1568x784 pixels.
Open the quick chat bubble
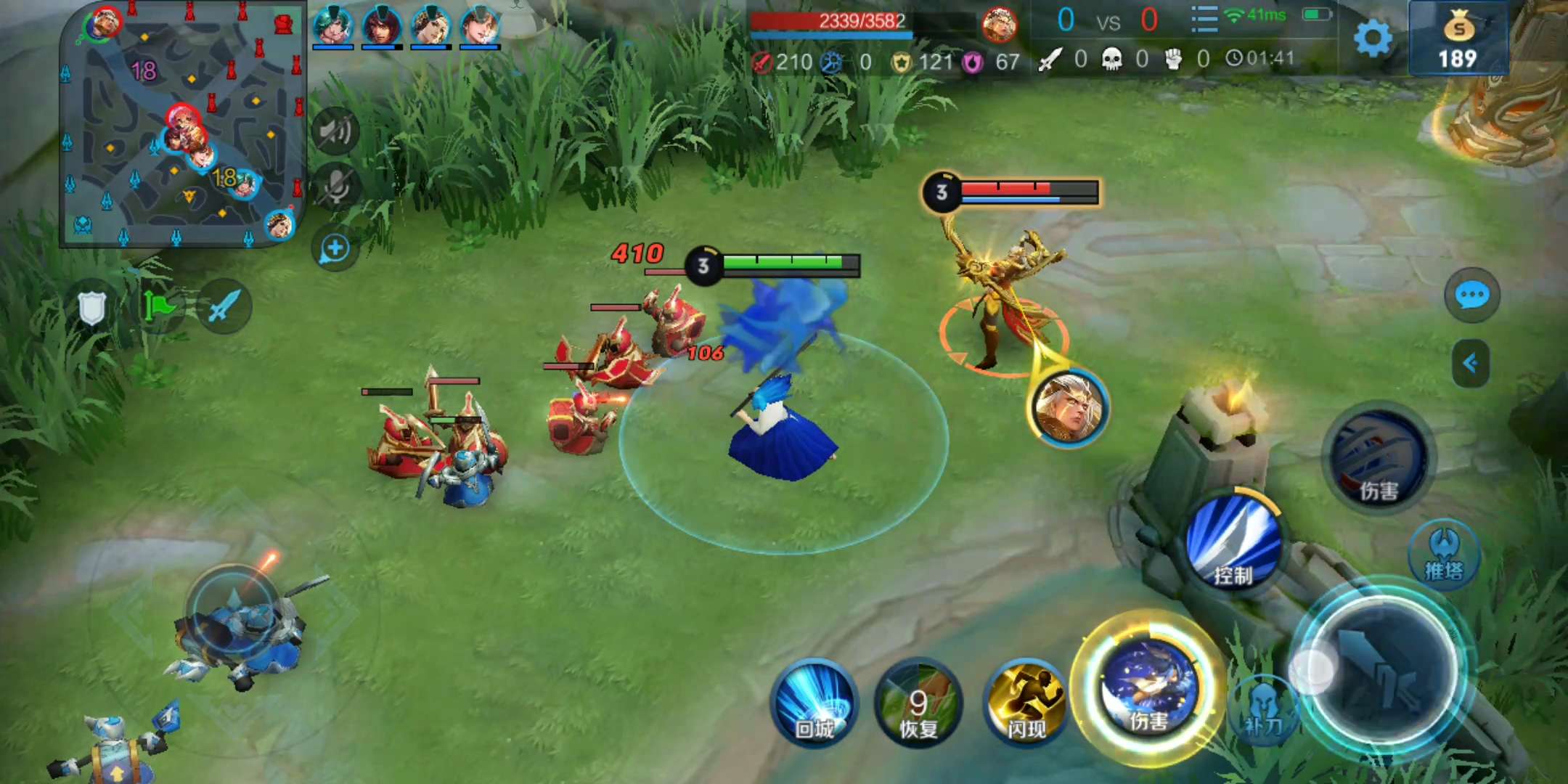coord(1472,295)
